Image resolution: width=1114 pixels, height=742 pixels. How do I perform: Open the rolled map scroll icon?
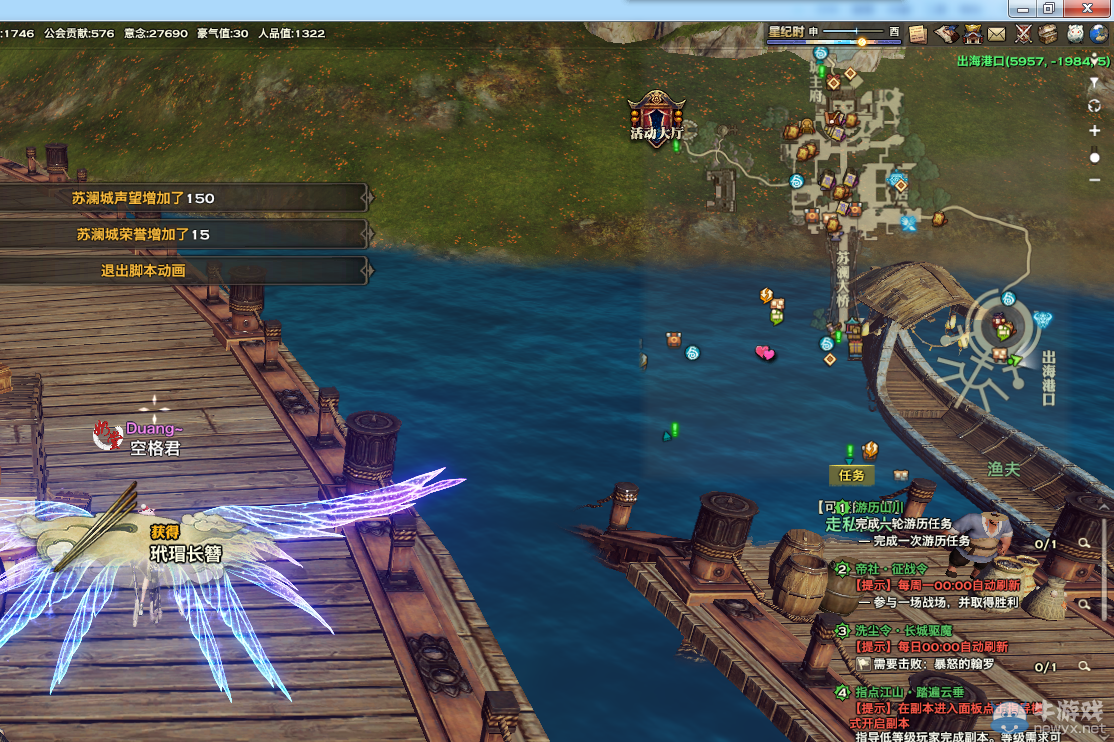(x=945, y=34)
